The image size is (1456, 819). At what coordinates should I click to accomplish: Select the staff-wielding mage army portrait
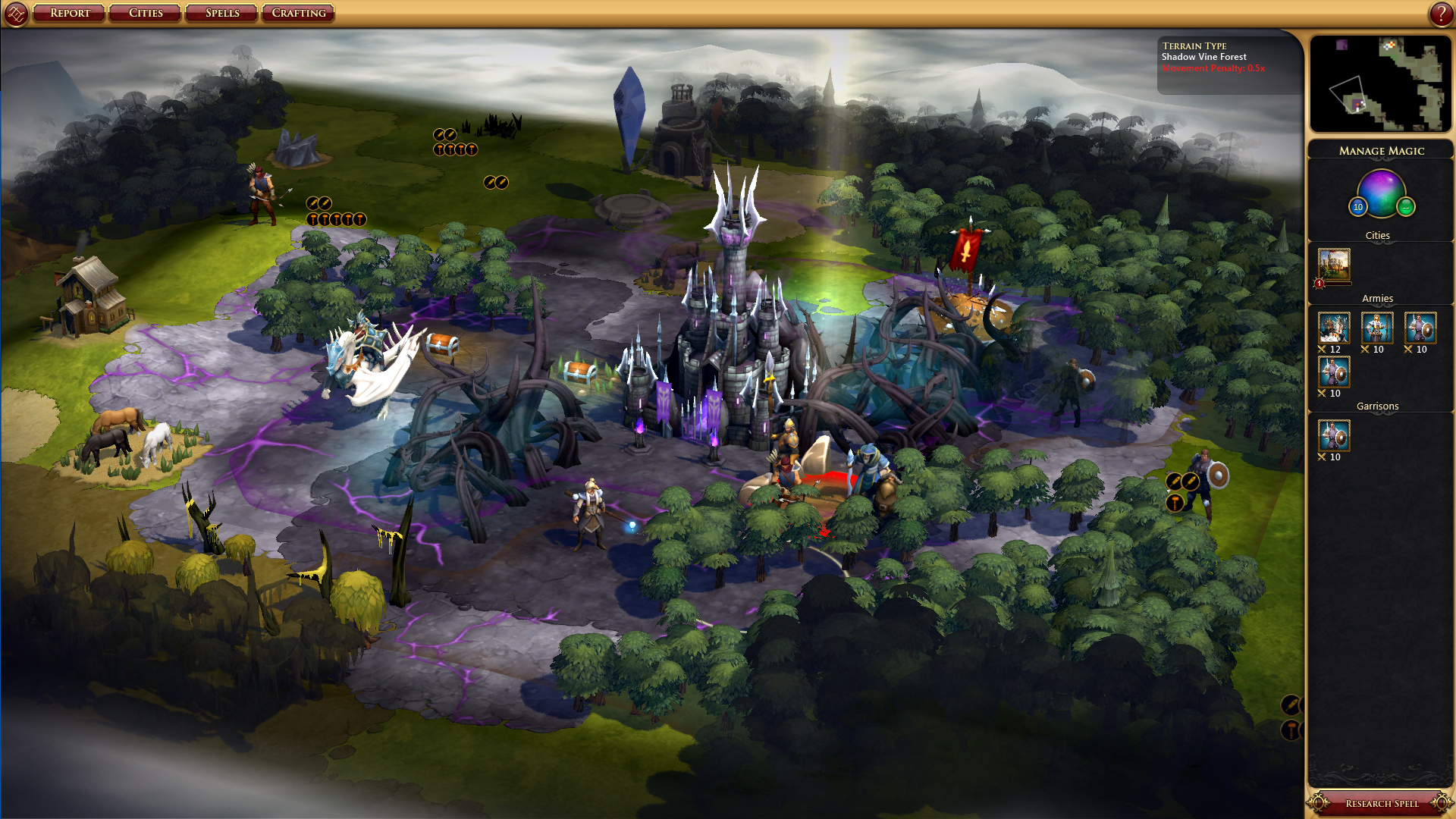point(1377,328)
